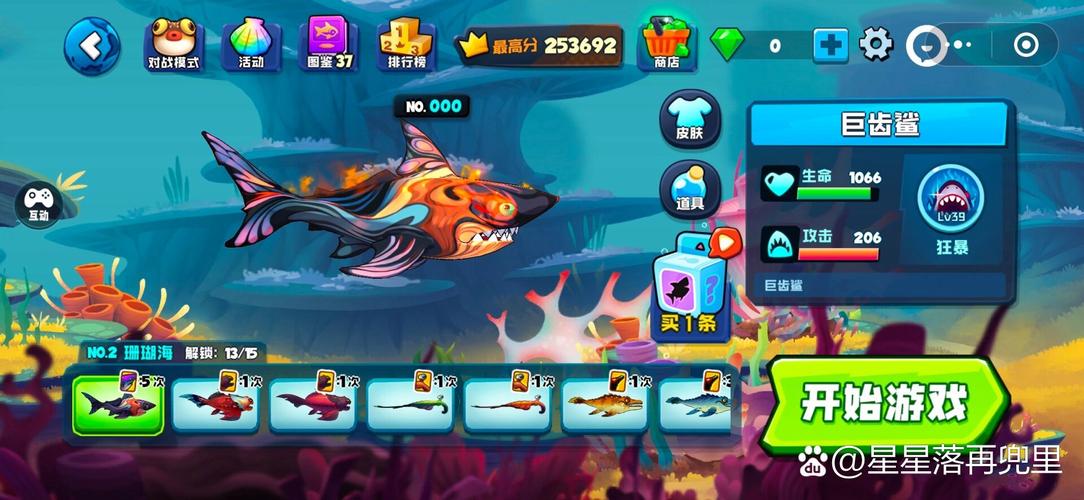This screenshot has height=500, width=1084.
Task: Open 对战模式 battle mode
Action: click(x=174, y=45)
